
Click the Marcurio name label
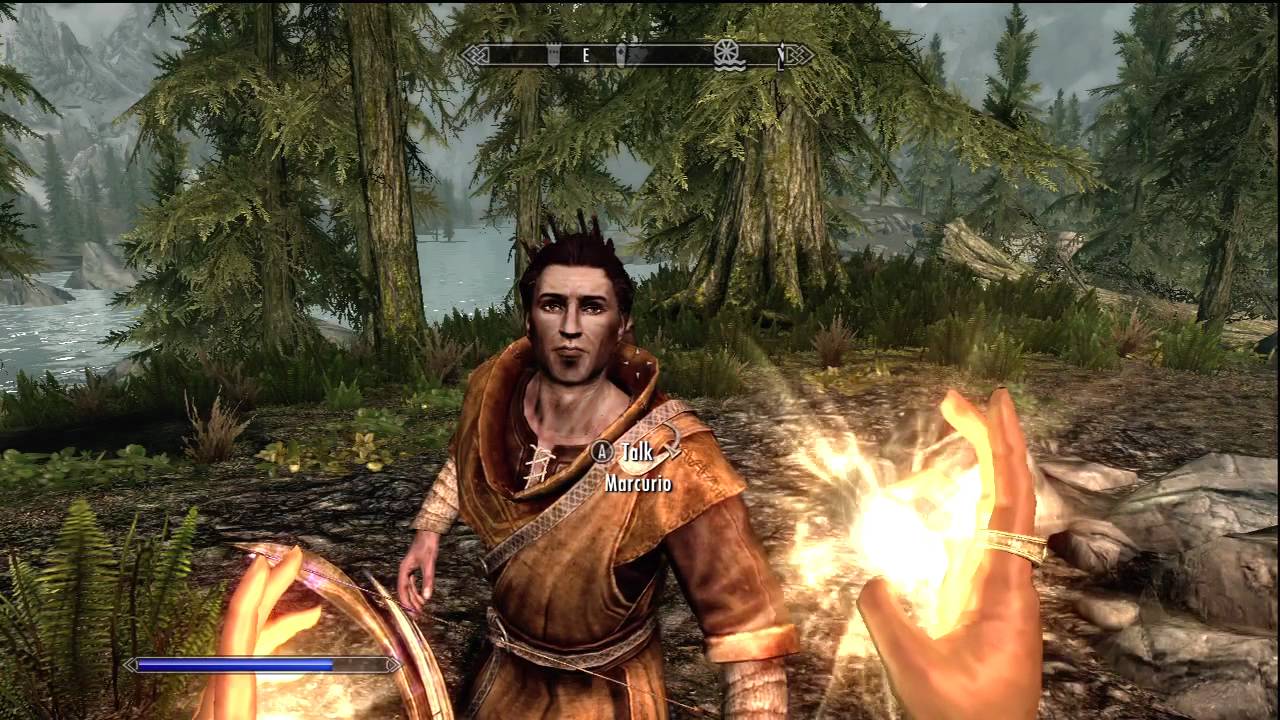click(638, 483)
